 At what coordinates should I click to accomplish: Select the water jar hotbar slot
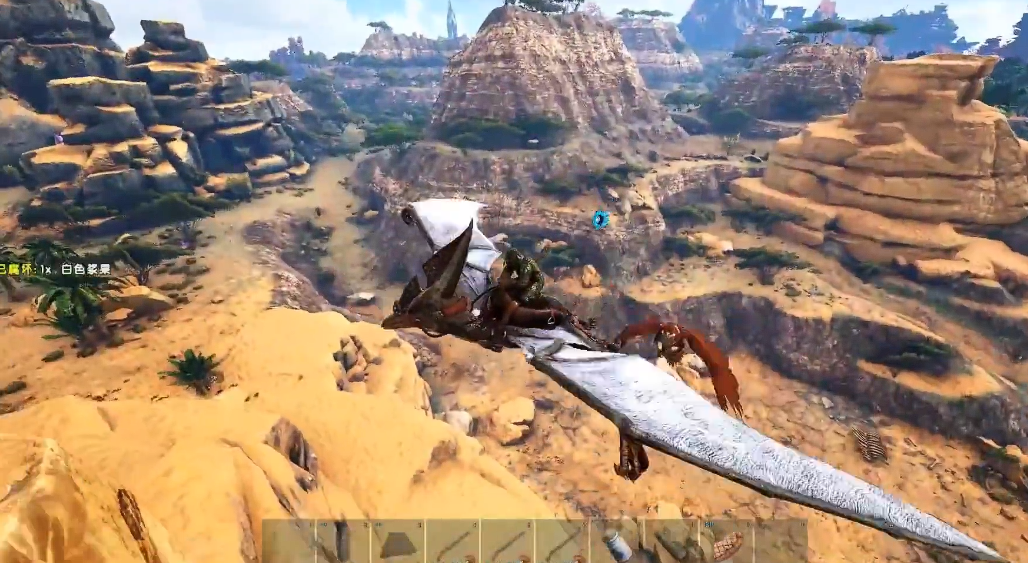(x=618, y=543)
